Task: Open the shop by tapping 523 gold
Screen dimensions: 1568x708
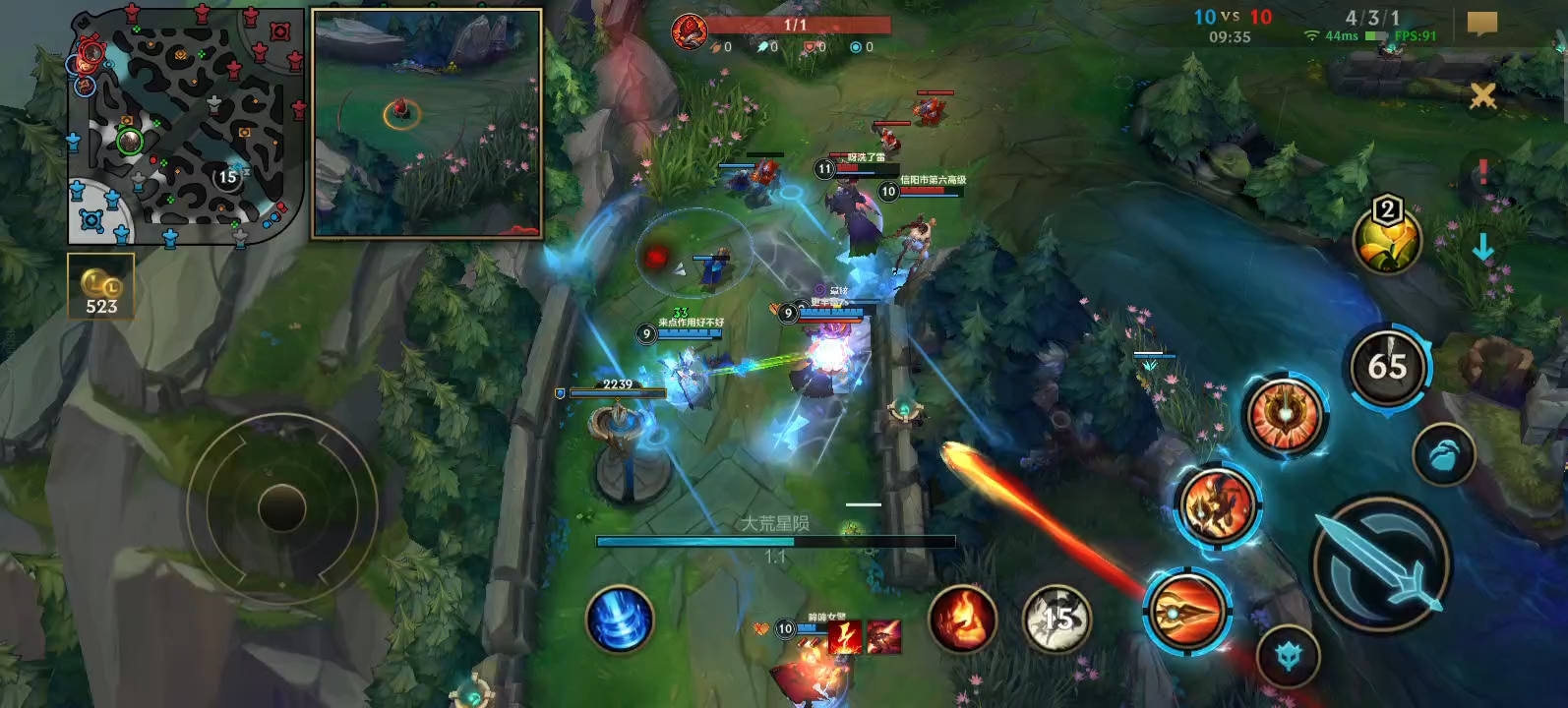Action: click(x=98, y=285)
